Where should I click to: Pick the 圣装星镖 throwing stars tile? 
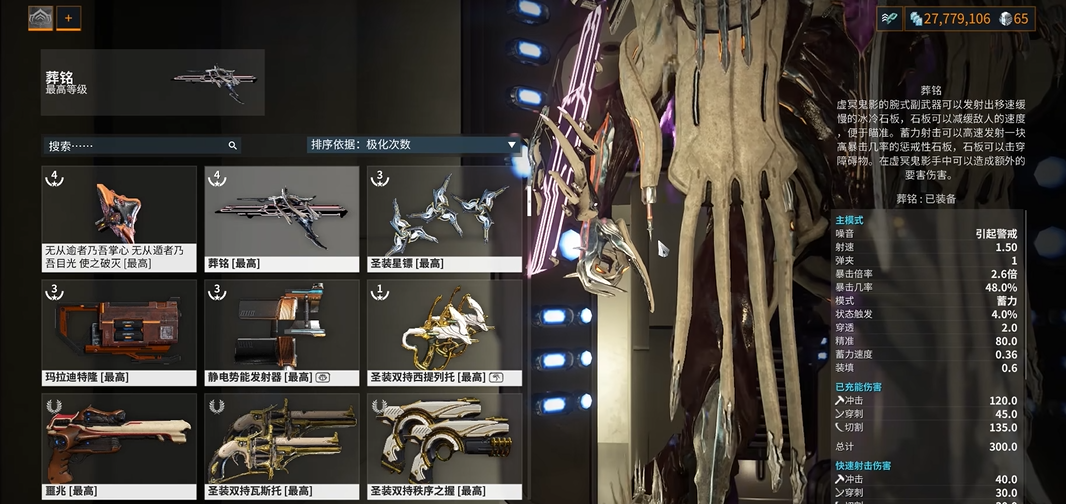tap(444, 218)
